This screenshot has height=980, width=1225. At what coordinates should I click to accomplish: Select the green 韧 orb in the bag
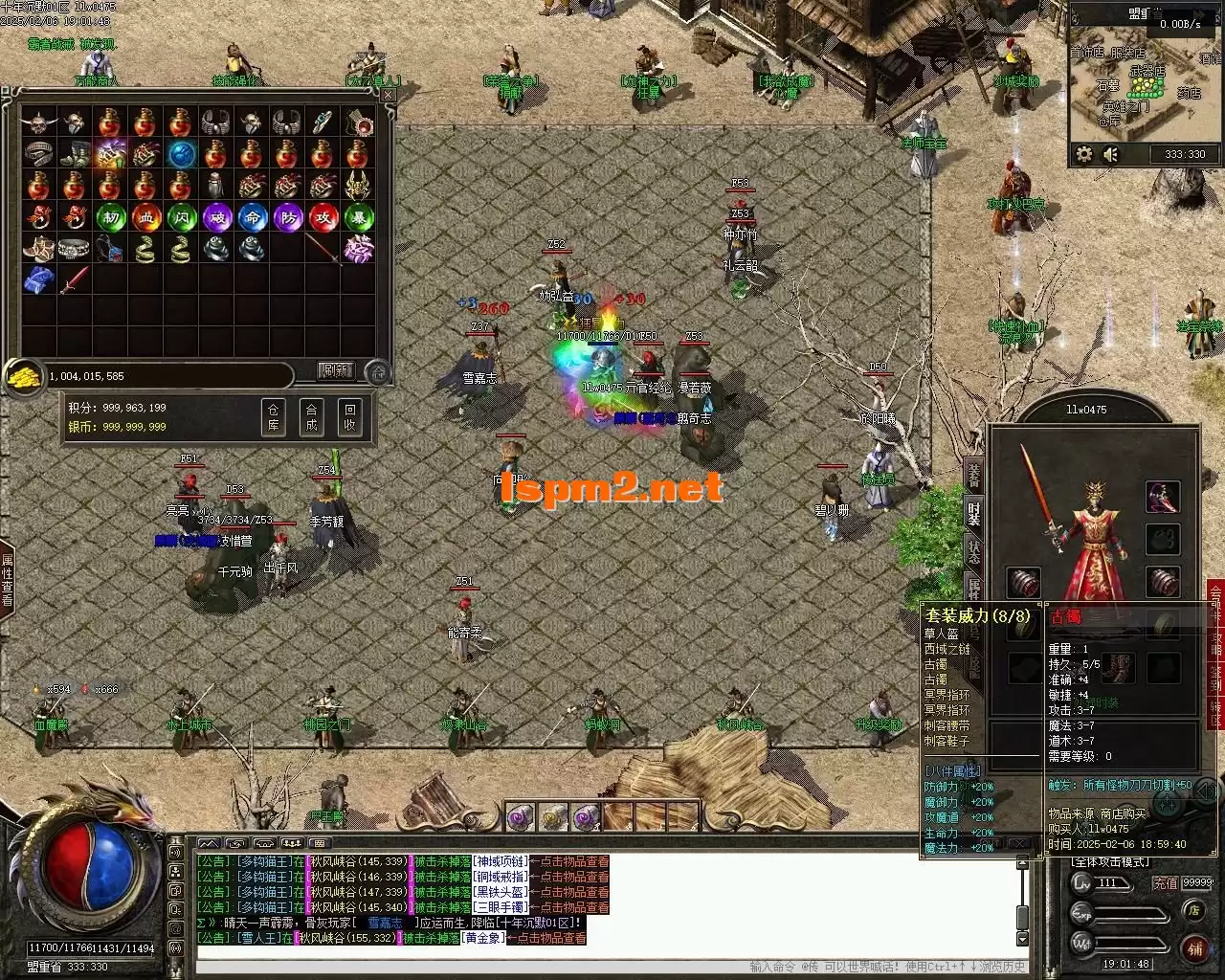click(x=110, y=217)
